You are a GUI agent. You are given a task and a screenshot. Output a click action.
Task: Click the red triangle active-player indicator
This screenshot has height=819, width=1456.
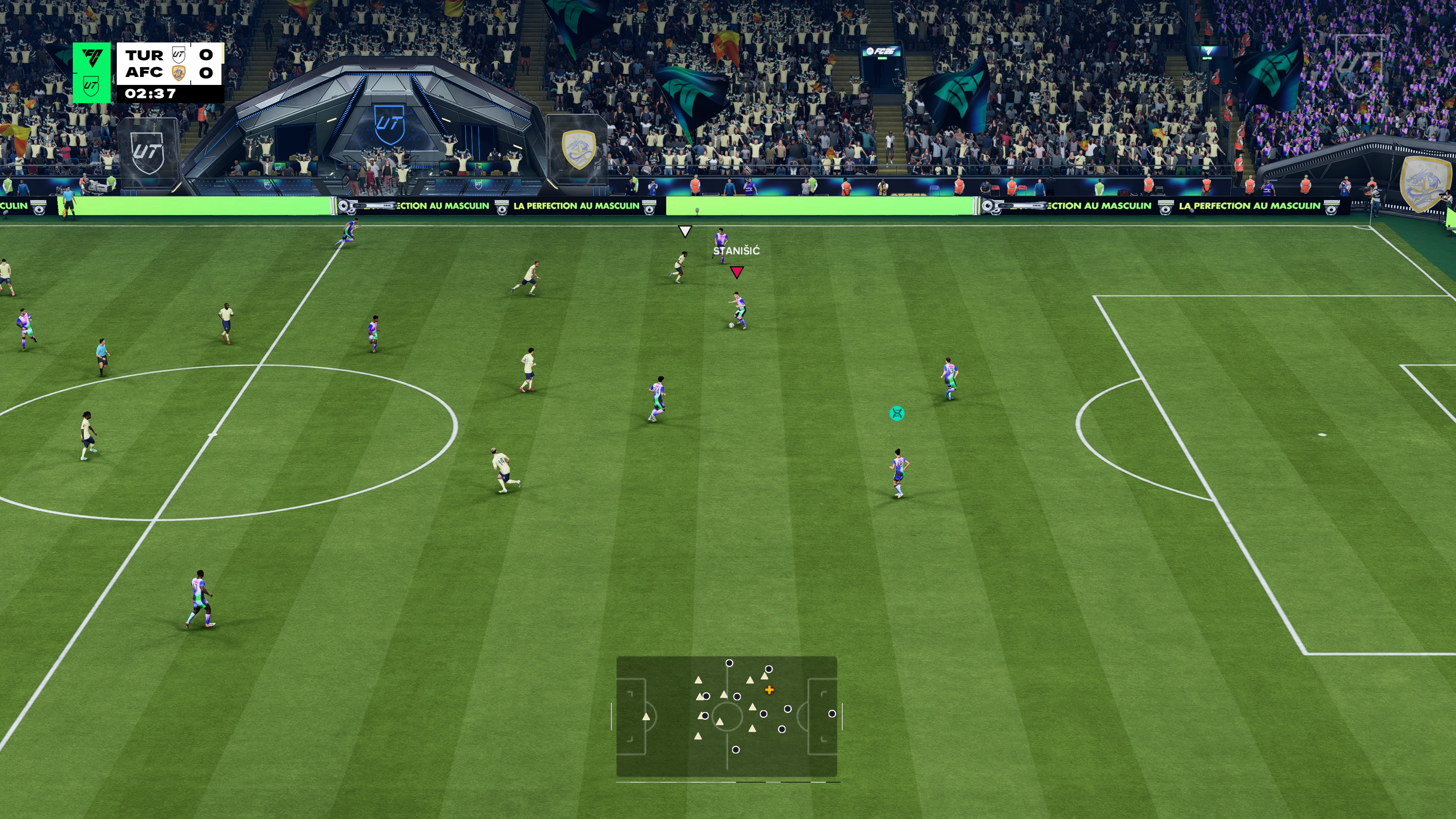(x=736, y=273)
